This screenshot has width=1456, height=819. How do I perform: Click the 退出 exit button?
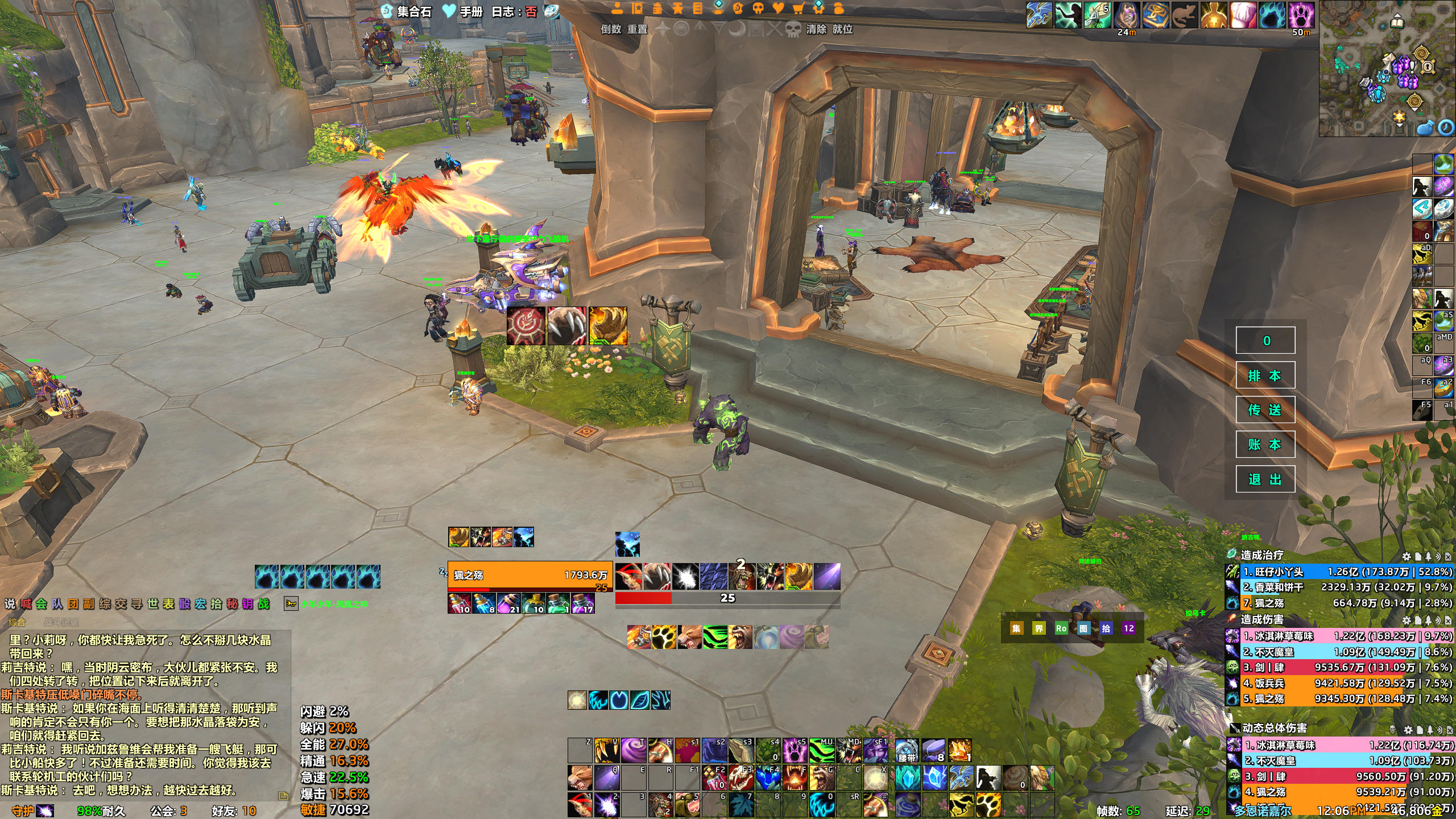coord(1265,479)
